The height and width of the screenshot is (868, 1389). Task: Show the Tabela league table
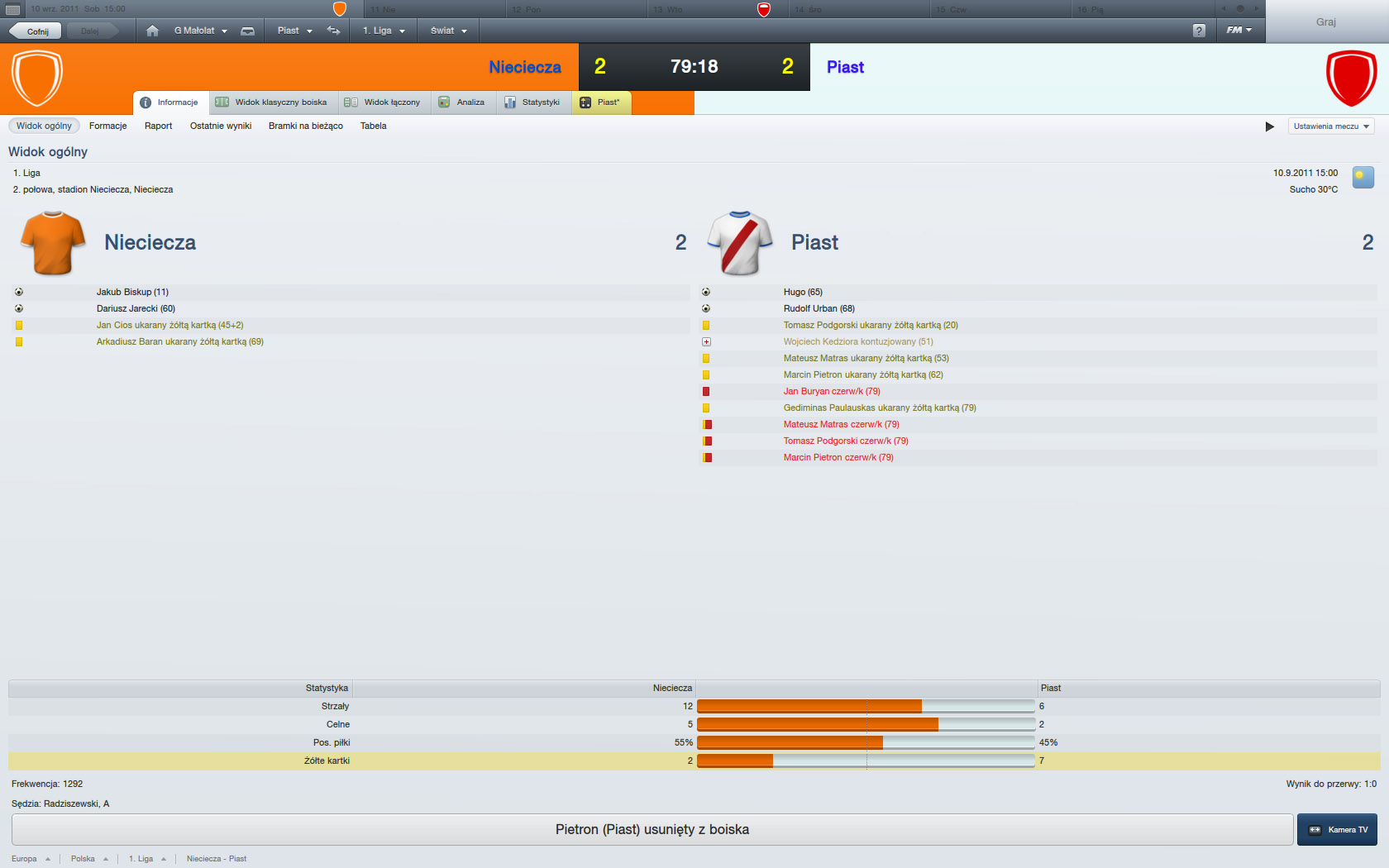point(373,126)
